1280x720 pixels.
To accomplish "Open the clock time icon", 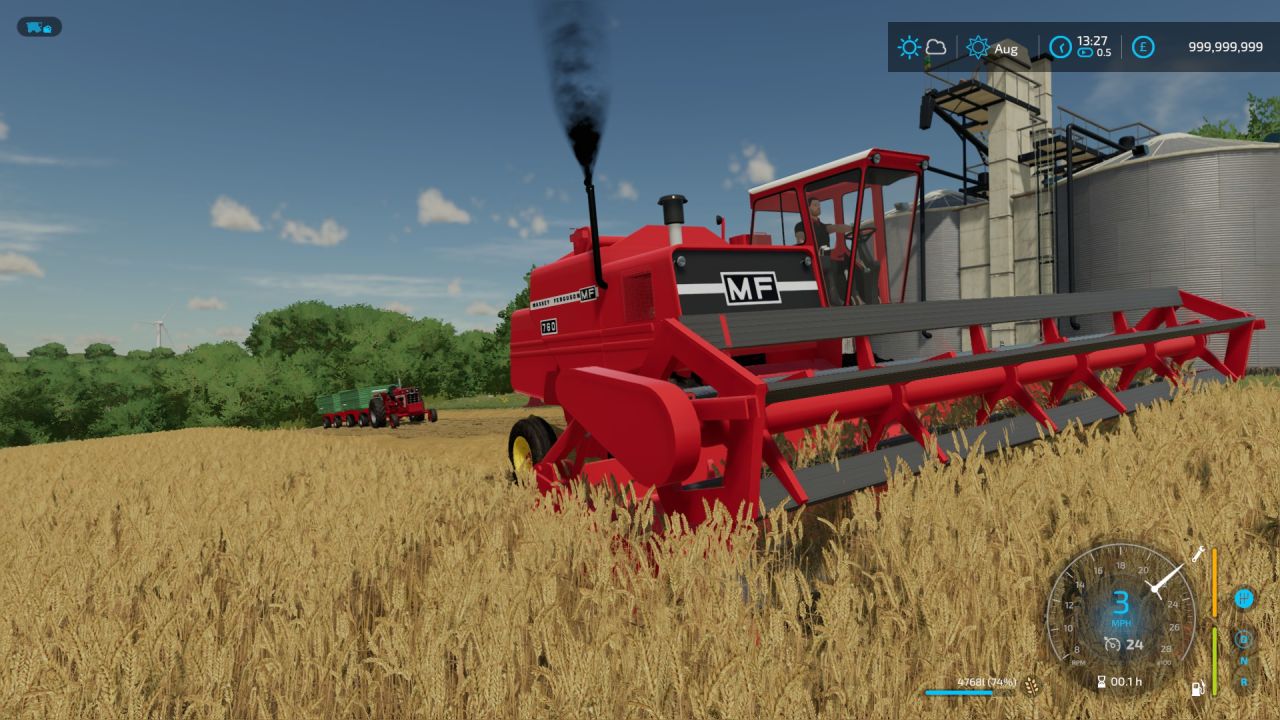I will coord(1060,47).
